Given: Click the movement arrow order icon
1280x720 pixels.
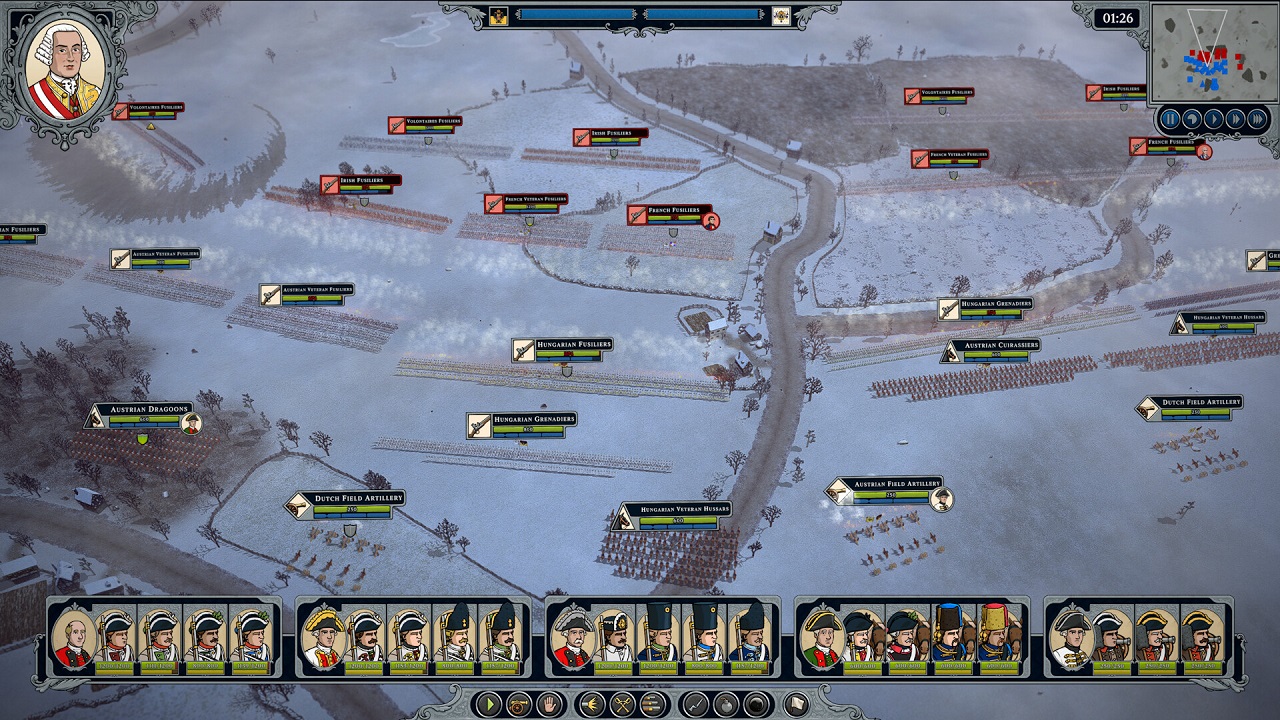Looking at the screenshot, I should 590,706.
